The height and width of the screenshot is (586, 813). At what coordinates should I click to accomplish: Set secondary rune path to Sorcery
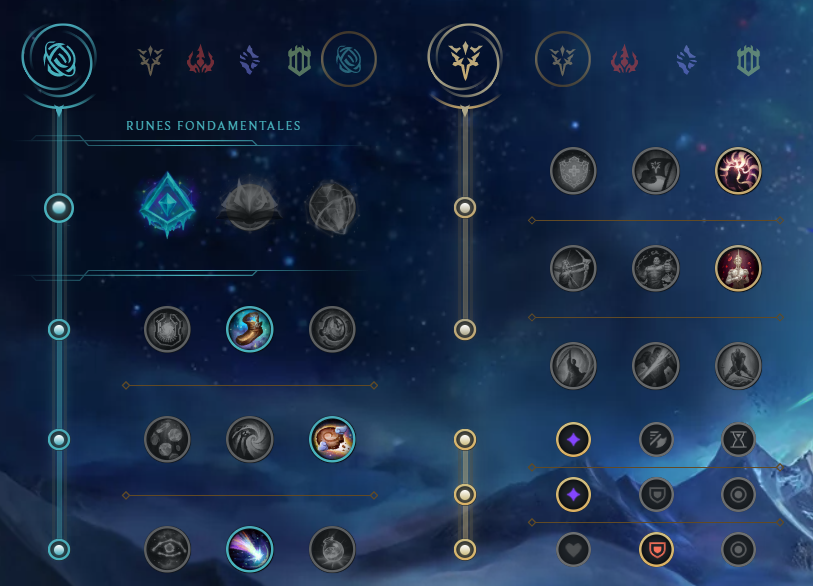click(685, 61)
